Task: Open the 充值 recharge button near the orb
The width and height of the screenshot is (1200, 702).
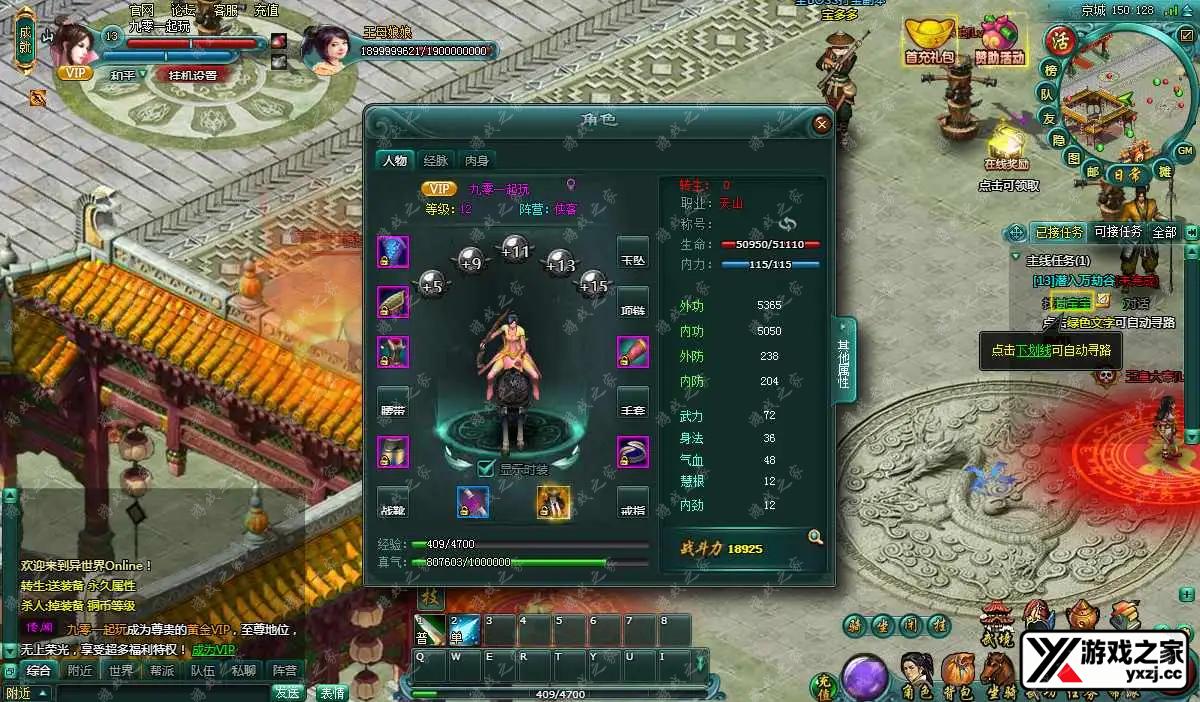Action: click(824, 683)
